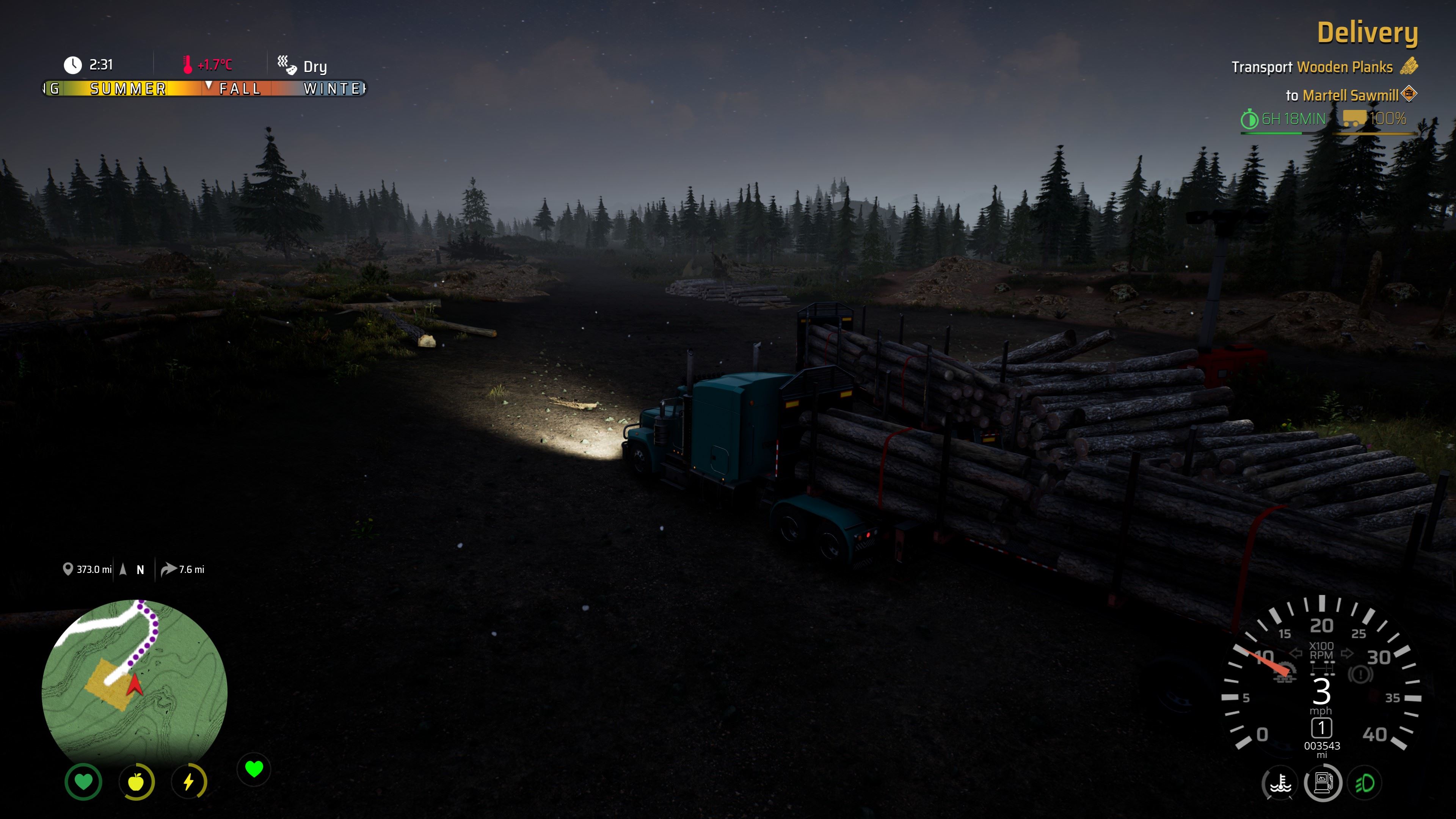
Task: Toggle the left turn signal arrow
Action: (x=1296, y=653)
